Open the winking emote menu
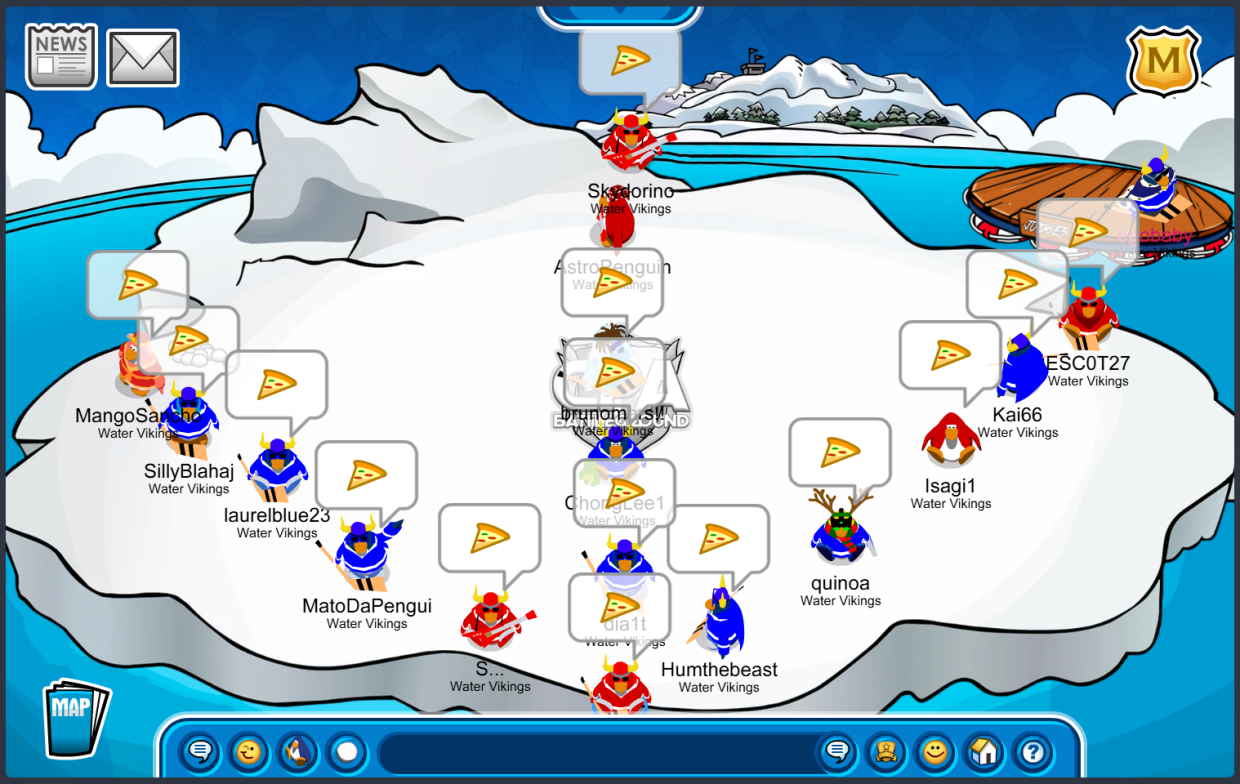Screen dimensions: 1240x784 click(248, 751)
